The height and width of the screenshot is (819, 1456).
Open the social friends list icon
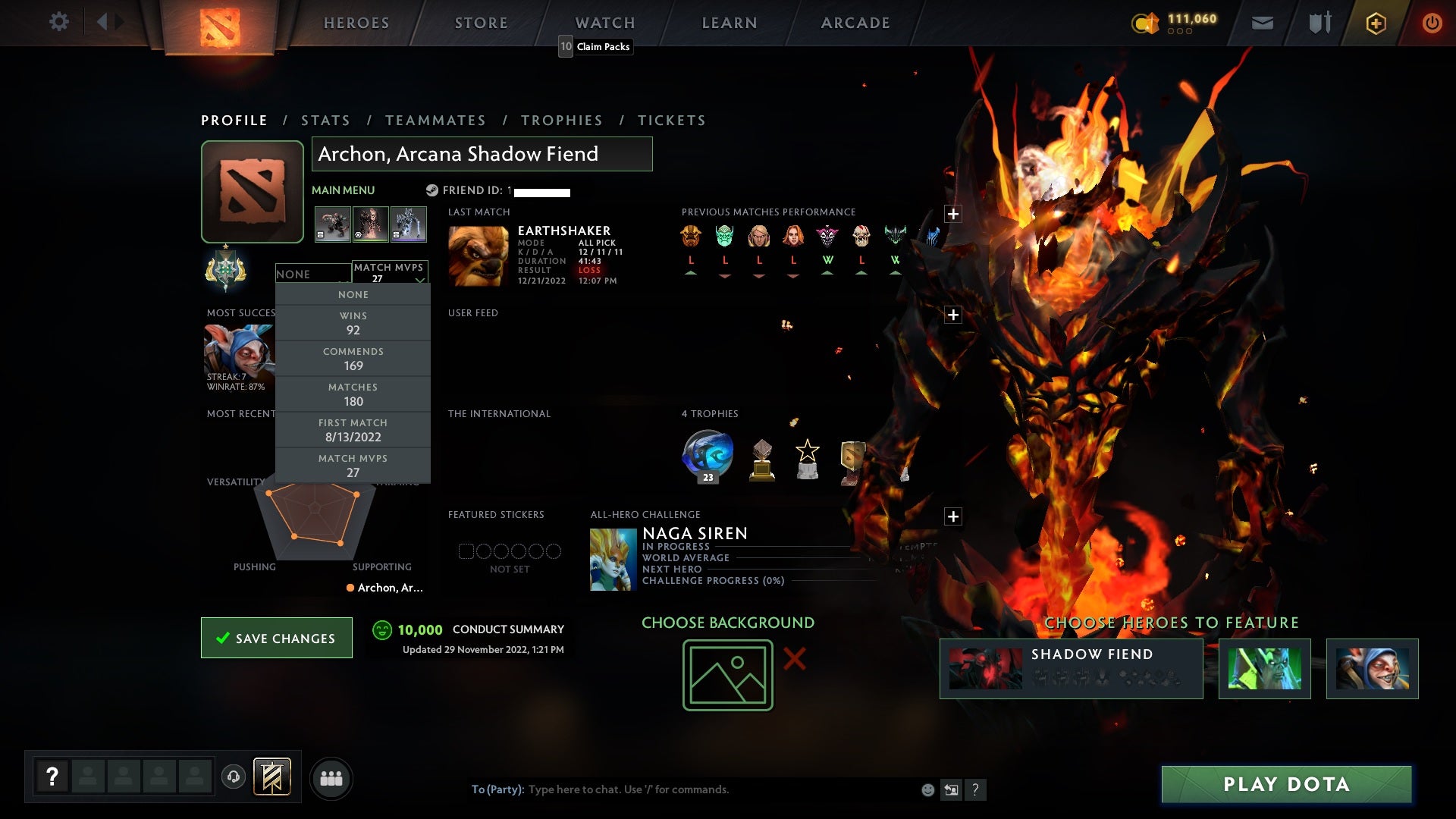(331, 777)
